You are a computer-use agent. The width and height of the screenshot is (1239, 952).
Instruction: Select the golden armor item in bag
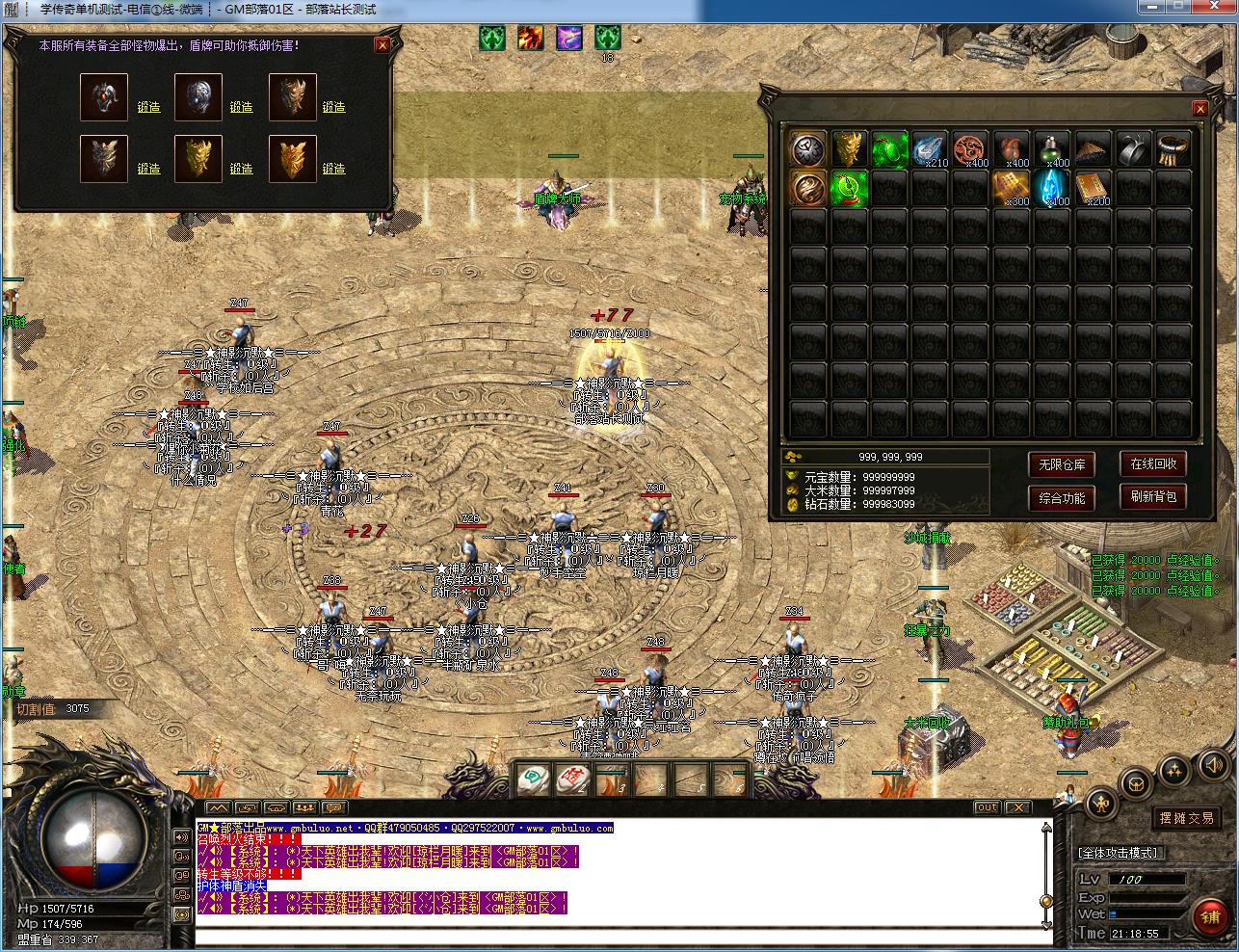pos(849,149)
